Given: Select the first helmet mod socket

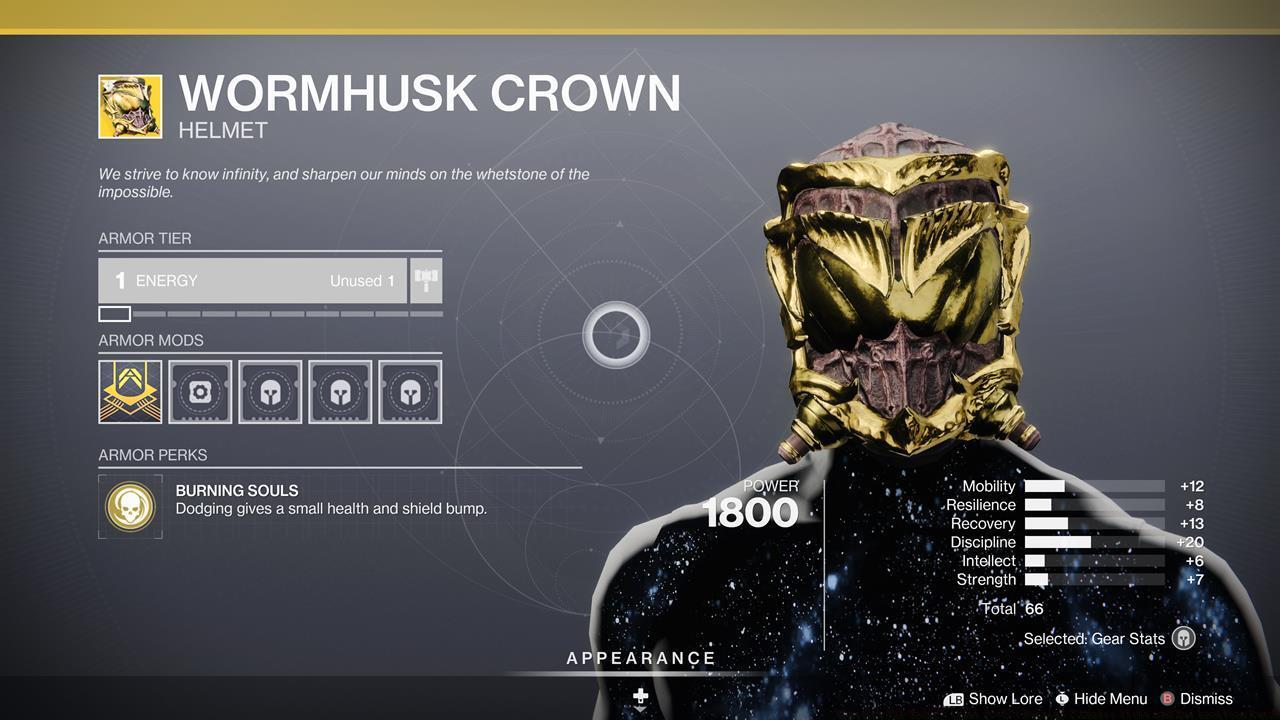Looking at the screenshot, I should [x=269, y=391].
